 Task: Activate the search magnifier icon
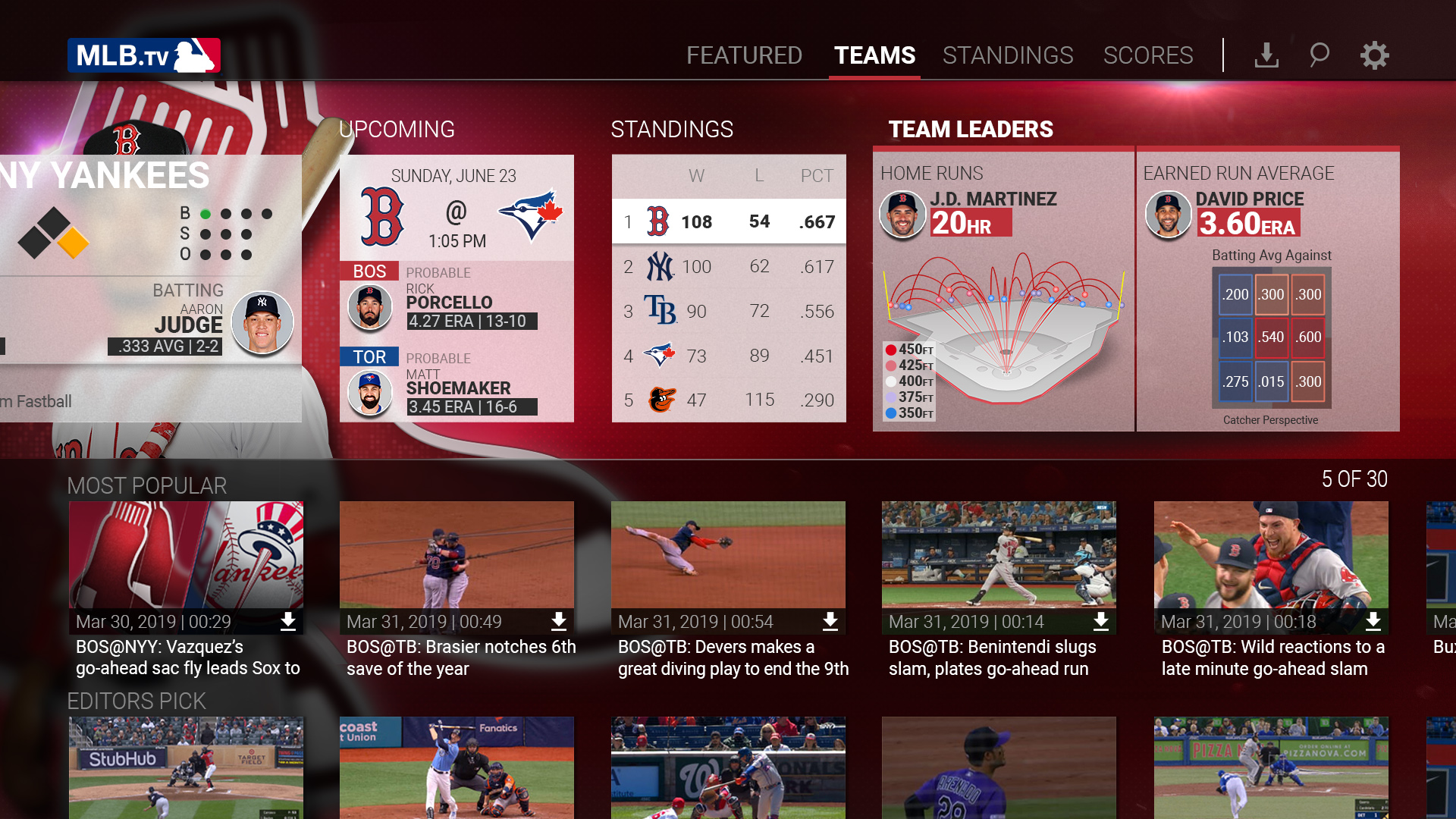pyautogui.click(x=1319, y=55)
